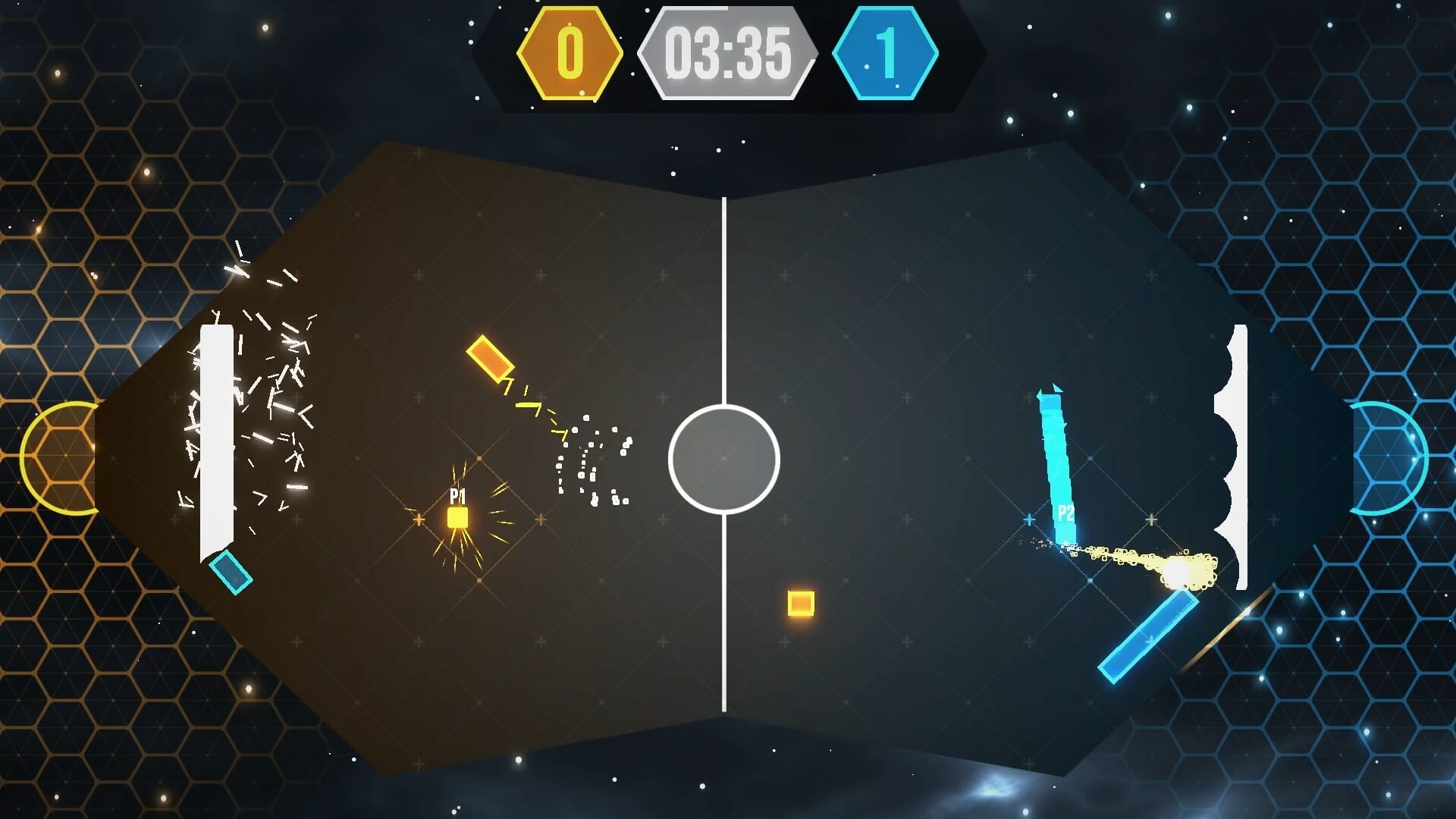This screenshot has width=1456, height=819.
Task: Click the center dividing line
Action: click(725, 265)
